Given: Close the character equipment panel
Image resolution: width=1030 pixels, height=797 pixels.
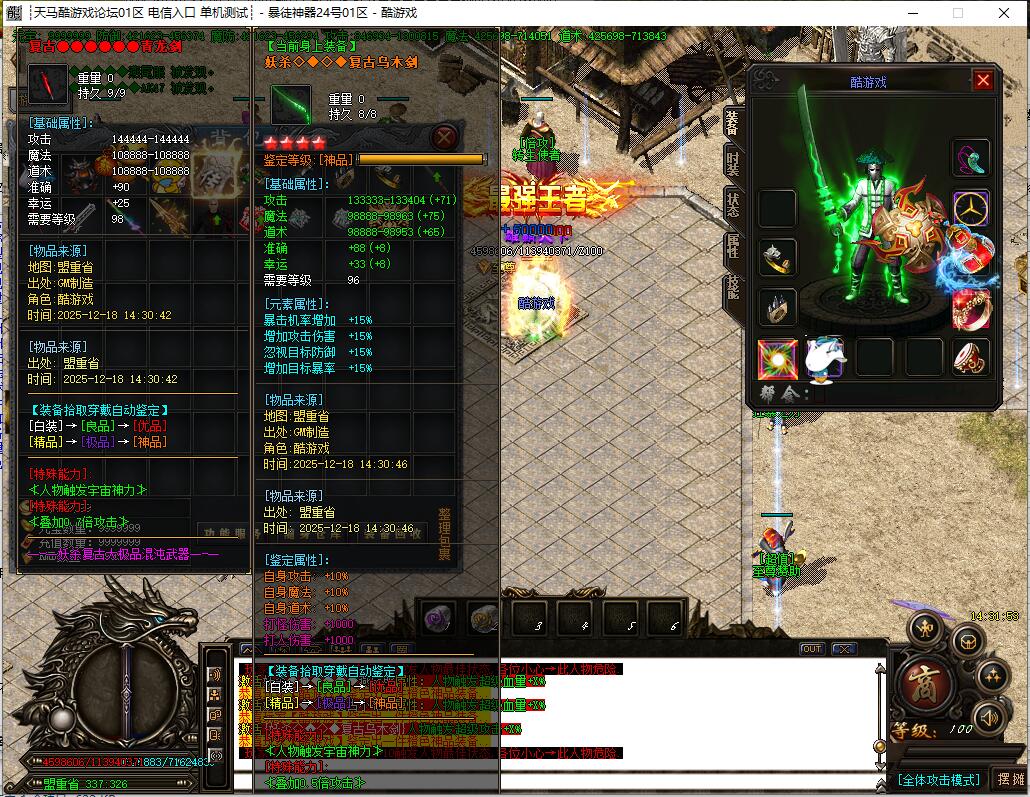Looking at the screenshot, I should click(983, 81).
